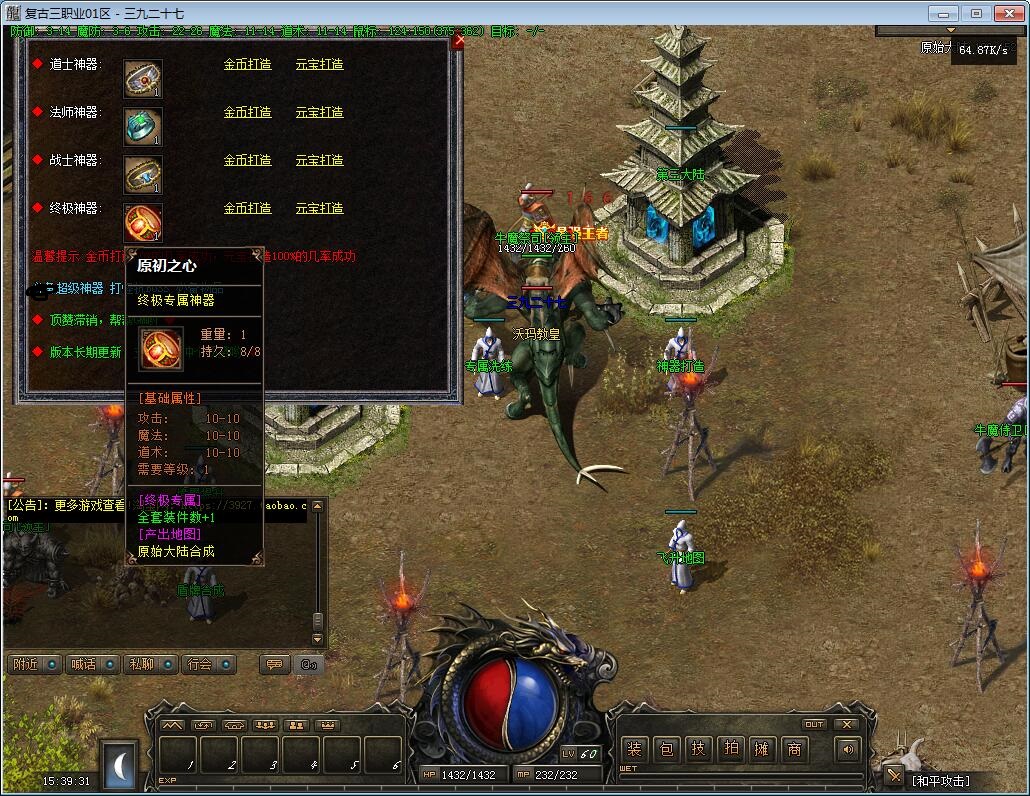Close the artifact forging dialog
This screenshot has width=1030, height=796.
pyautogui.click(x=458, y=41)
